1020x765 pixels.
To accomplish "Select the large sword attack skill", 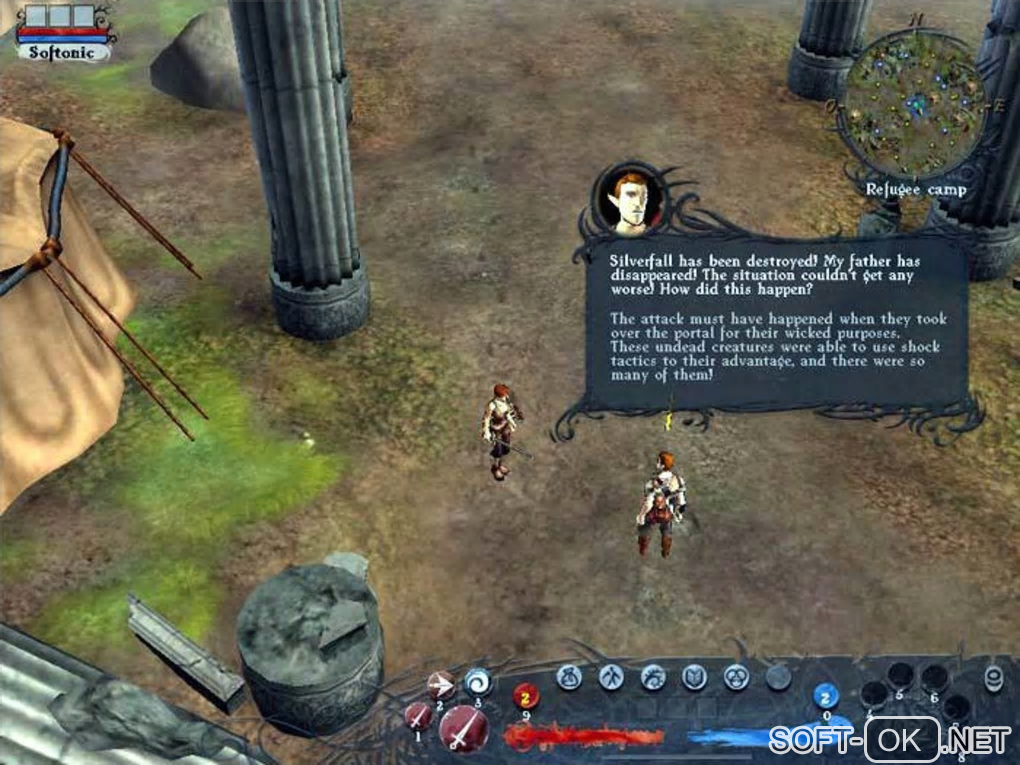I will pyautogui.click(x=463, y=728).
